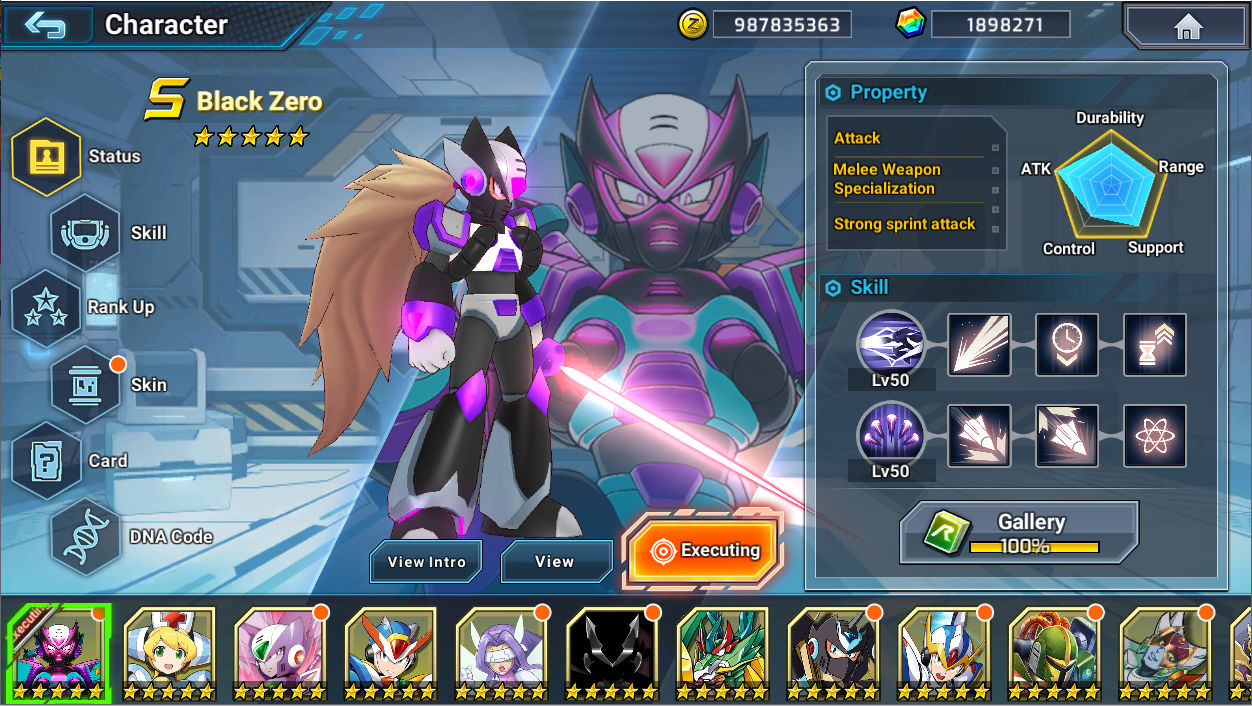The height and width of the screenshot is (706, 1252).
Task: Open the Rank Up tab
Action: pos(46,308)
